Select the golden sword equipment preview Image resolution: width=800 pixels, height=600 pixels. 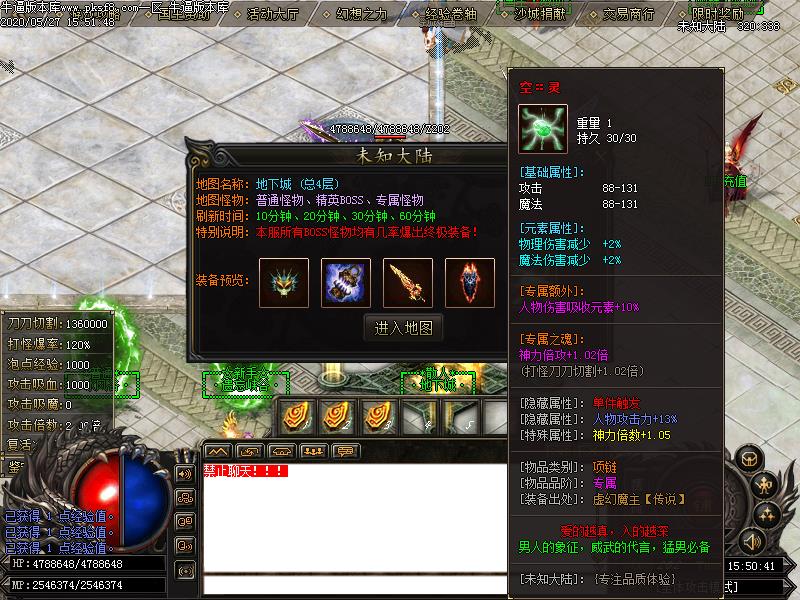click(x=408, y=282)
